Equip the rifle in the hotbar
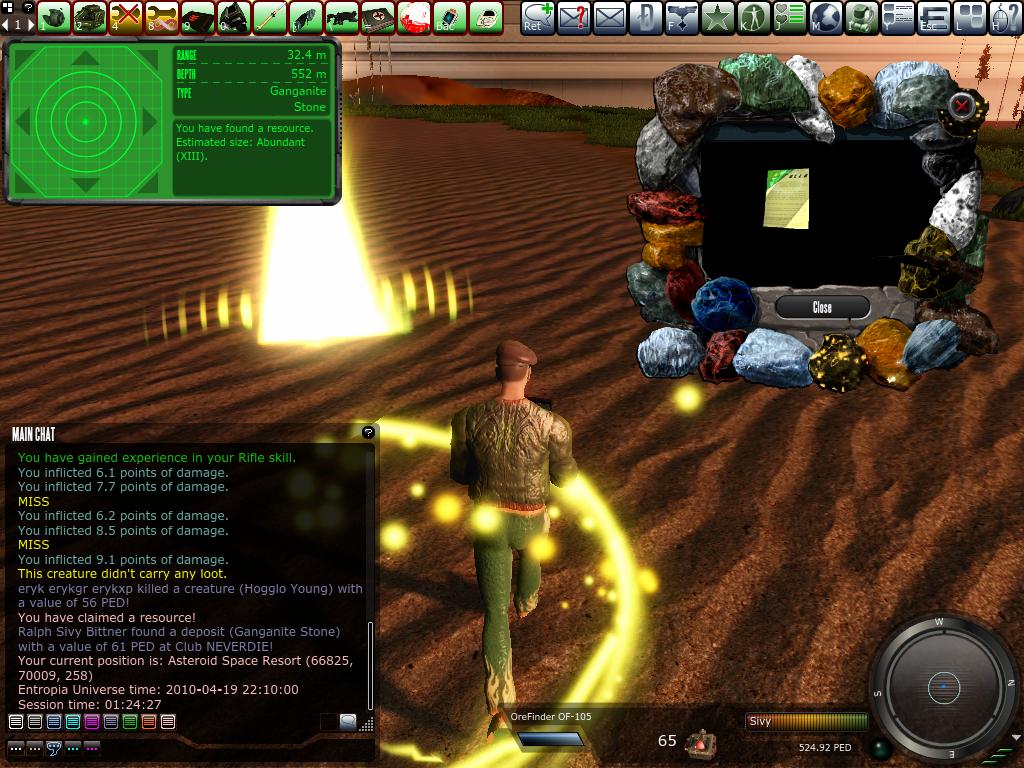Image resolution: width=1024 pixels, height=768 pixels. click(341, 17)
